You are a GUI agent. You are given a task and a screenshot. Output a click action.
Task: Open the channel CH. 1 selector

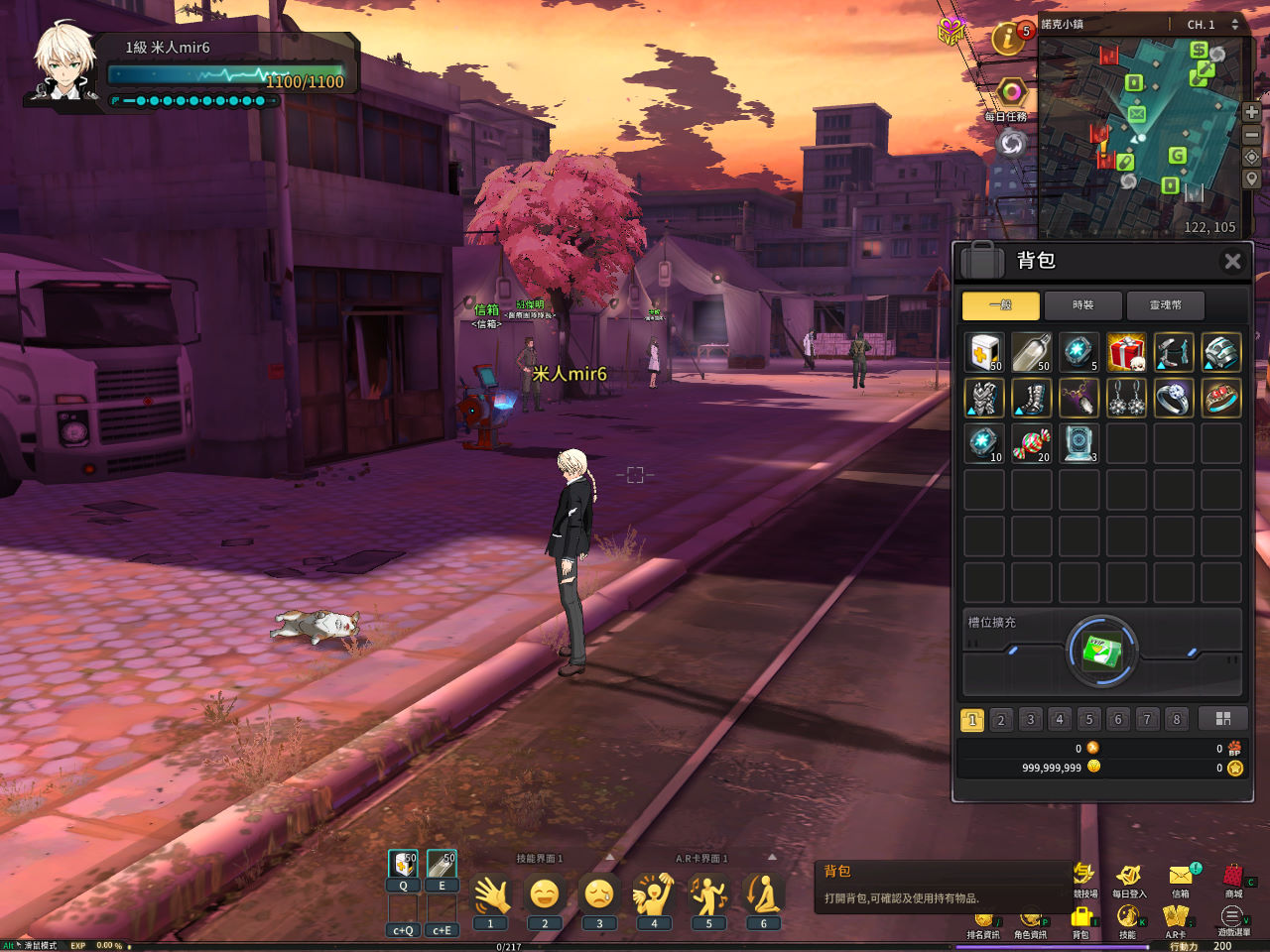tap(1212, 25)
